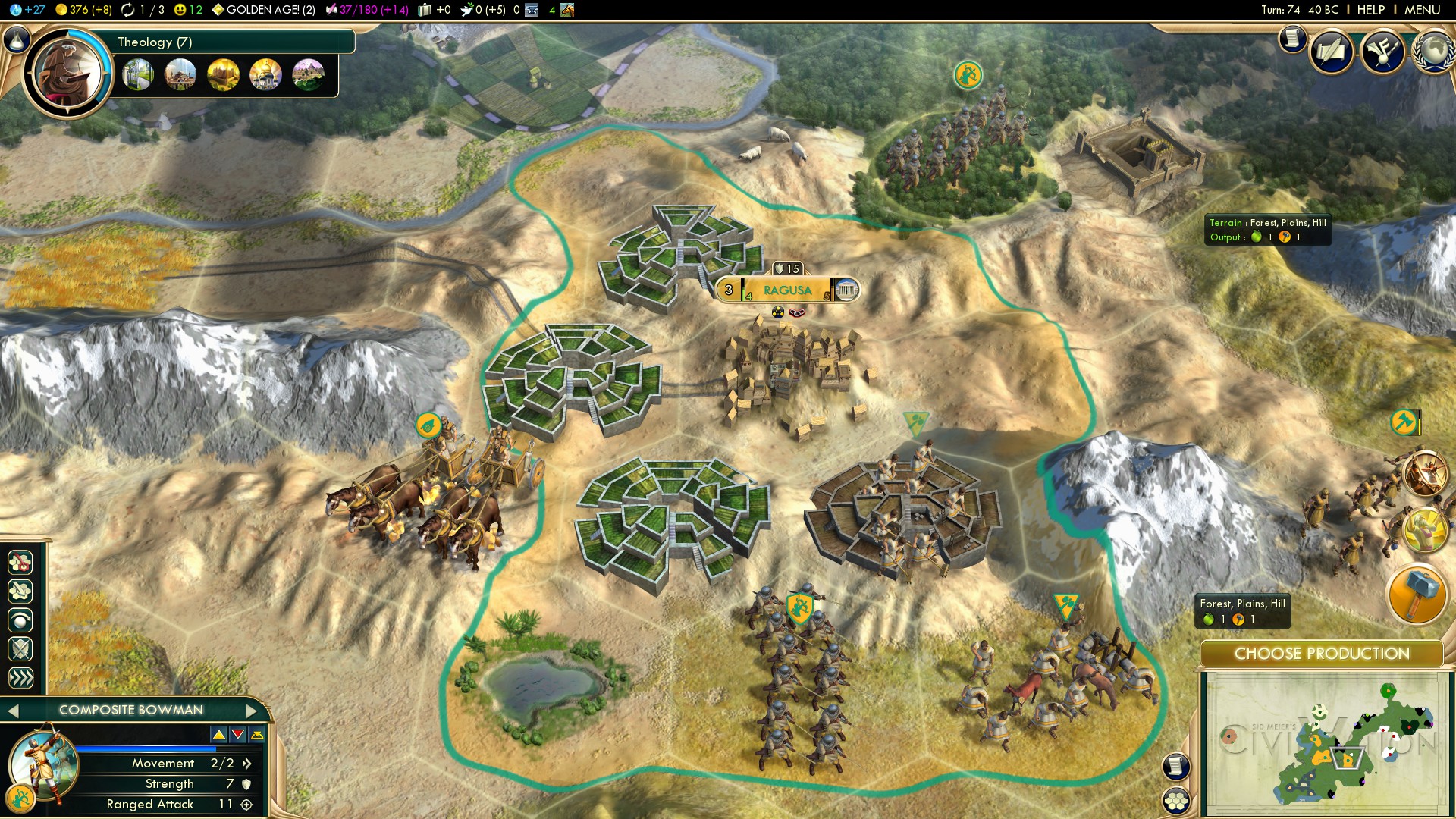The image size is (1456, 819).
Task: Click the Theology research portrait
Action: [x=67, y=74]
